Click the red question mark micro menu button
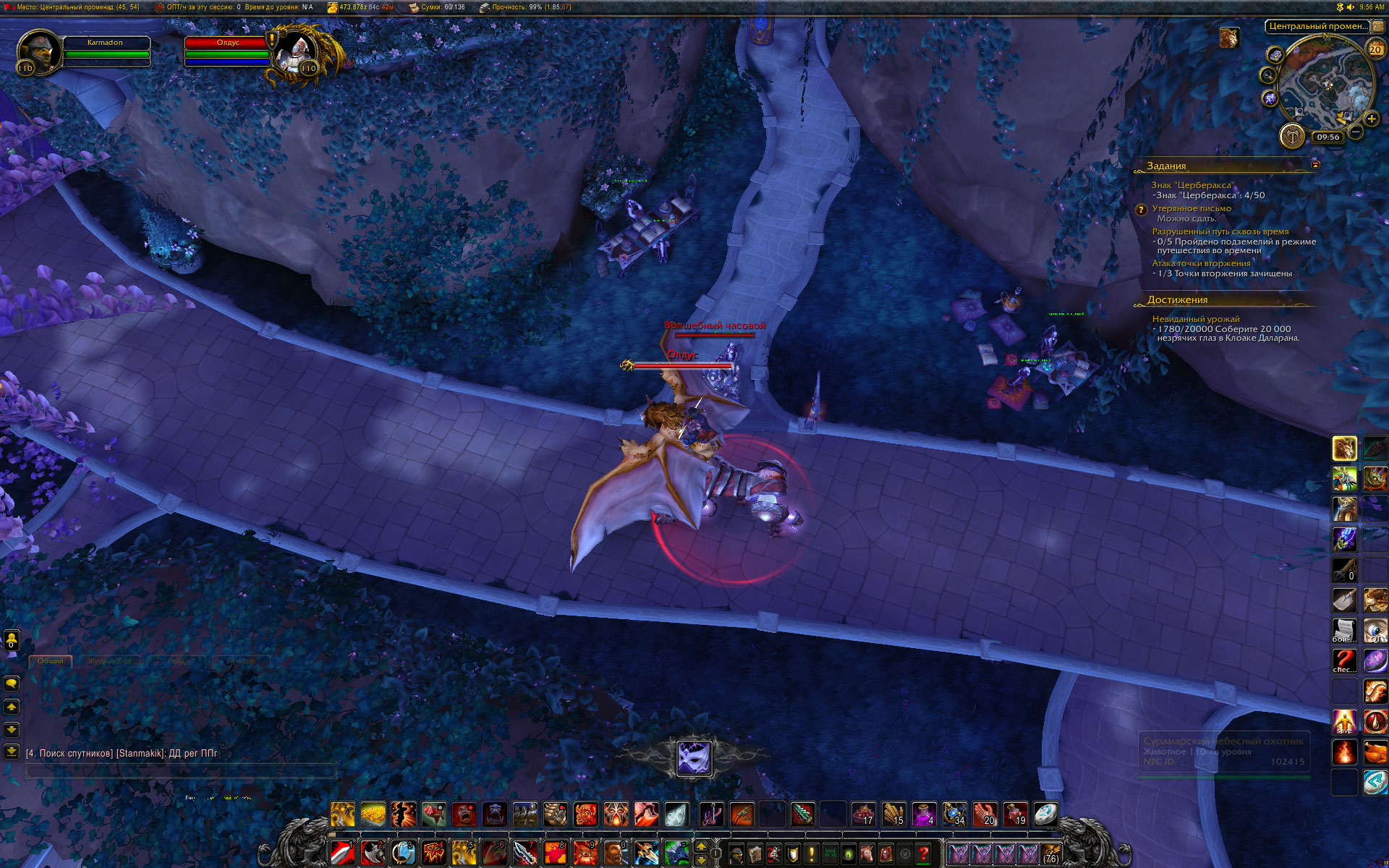This screenshot has width=1389, height=868. tap(924, 854)
